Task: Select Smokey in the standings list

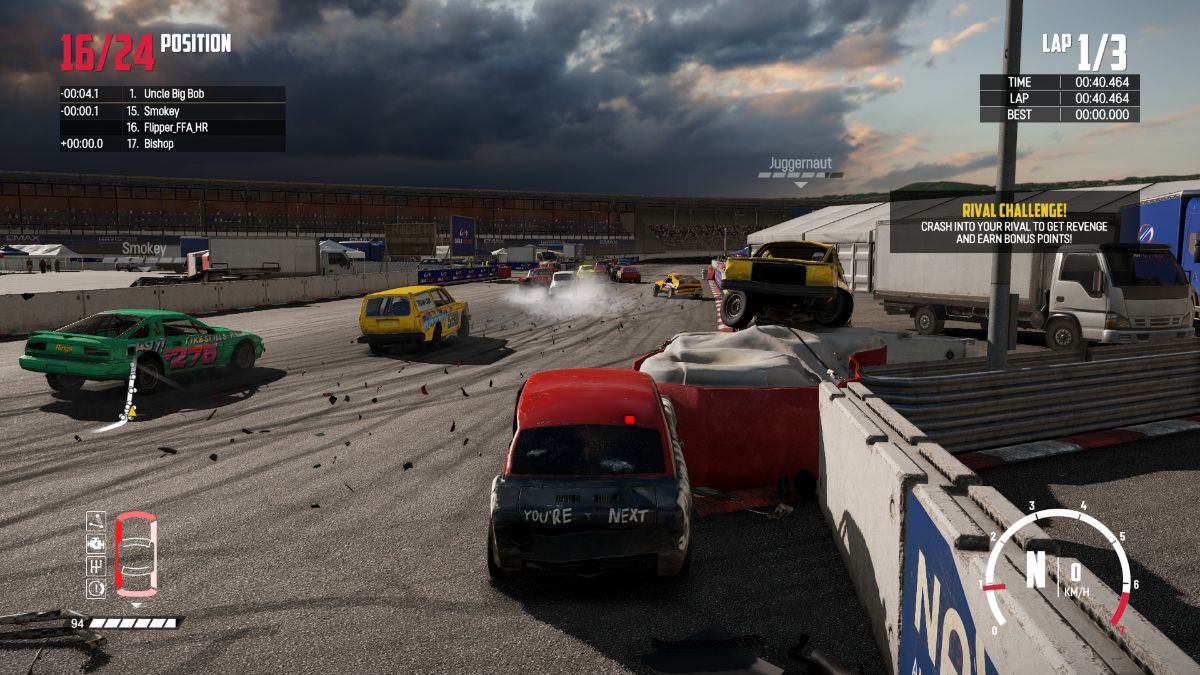Action: [x=172, y=111]
